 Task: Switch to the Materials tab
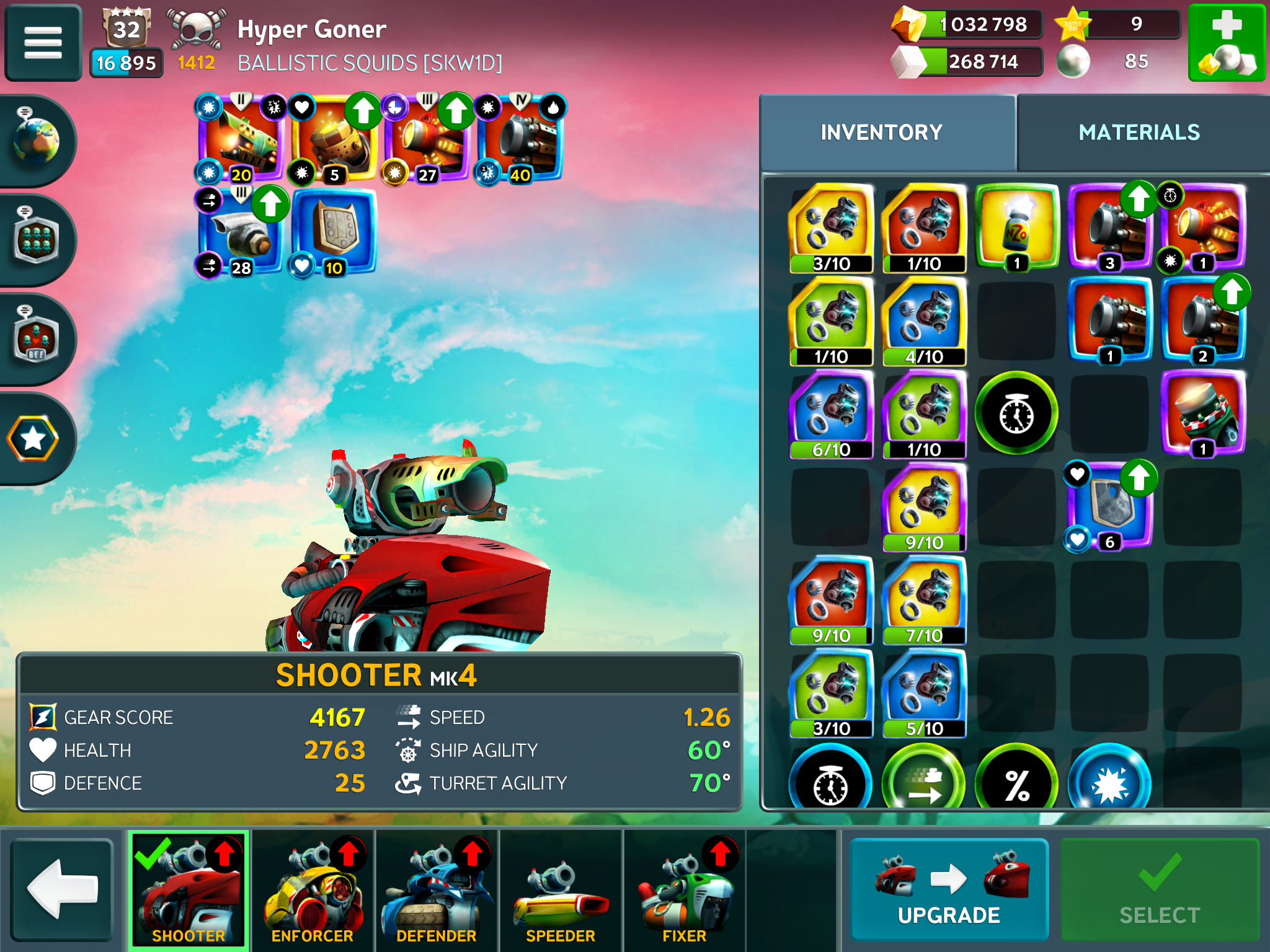click(1139, 132)
